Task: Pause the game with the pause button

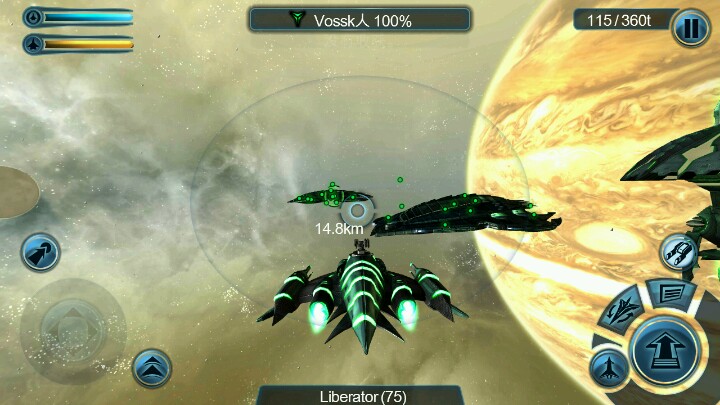Action: [691, 28]
